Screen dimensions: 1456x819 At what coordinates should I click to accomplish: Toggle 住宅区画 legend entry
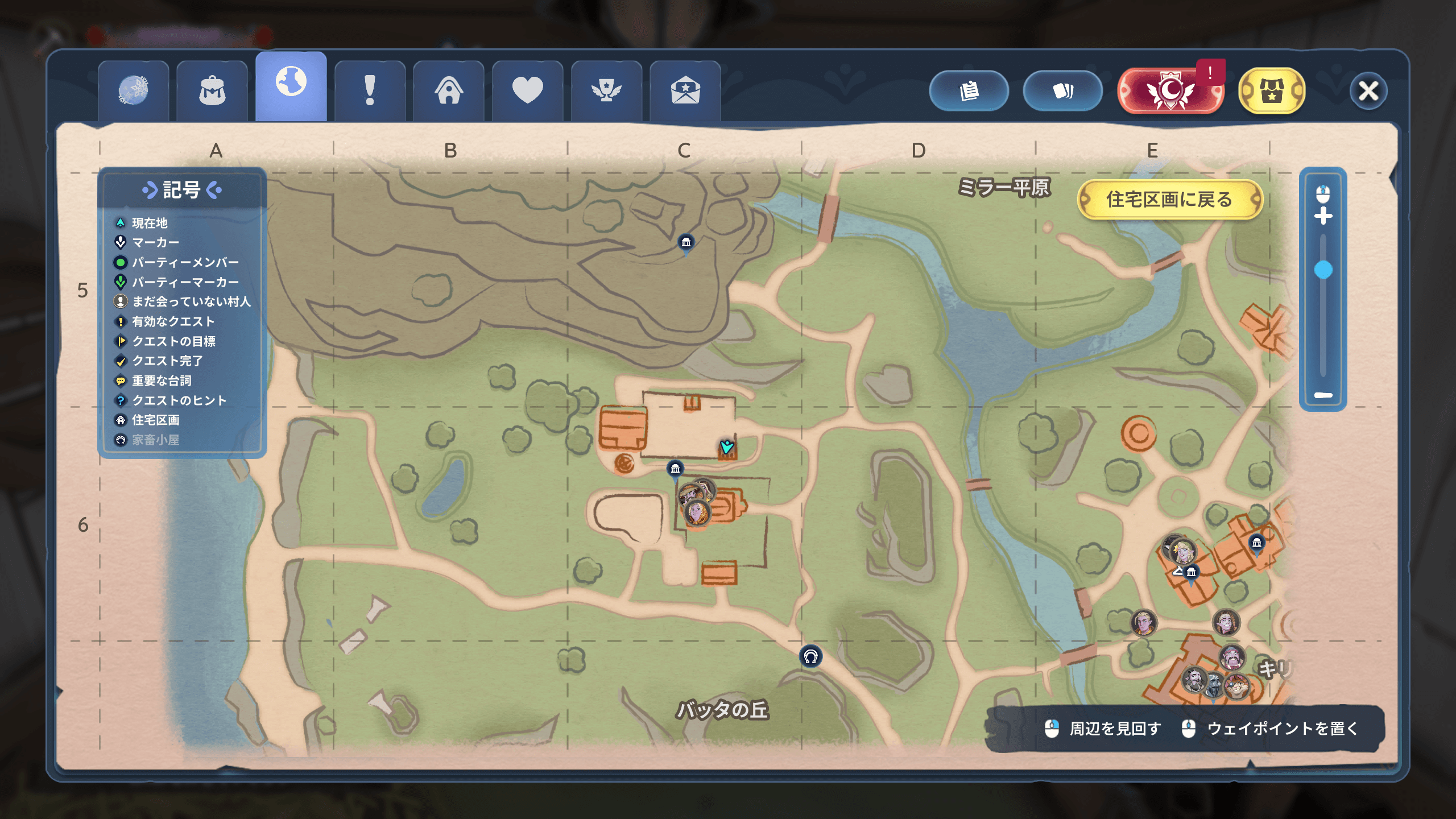155,420
